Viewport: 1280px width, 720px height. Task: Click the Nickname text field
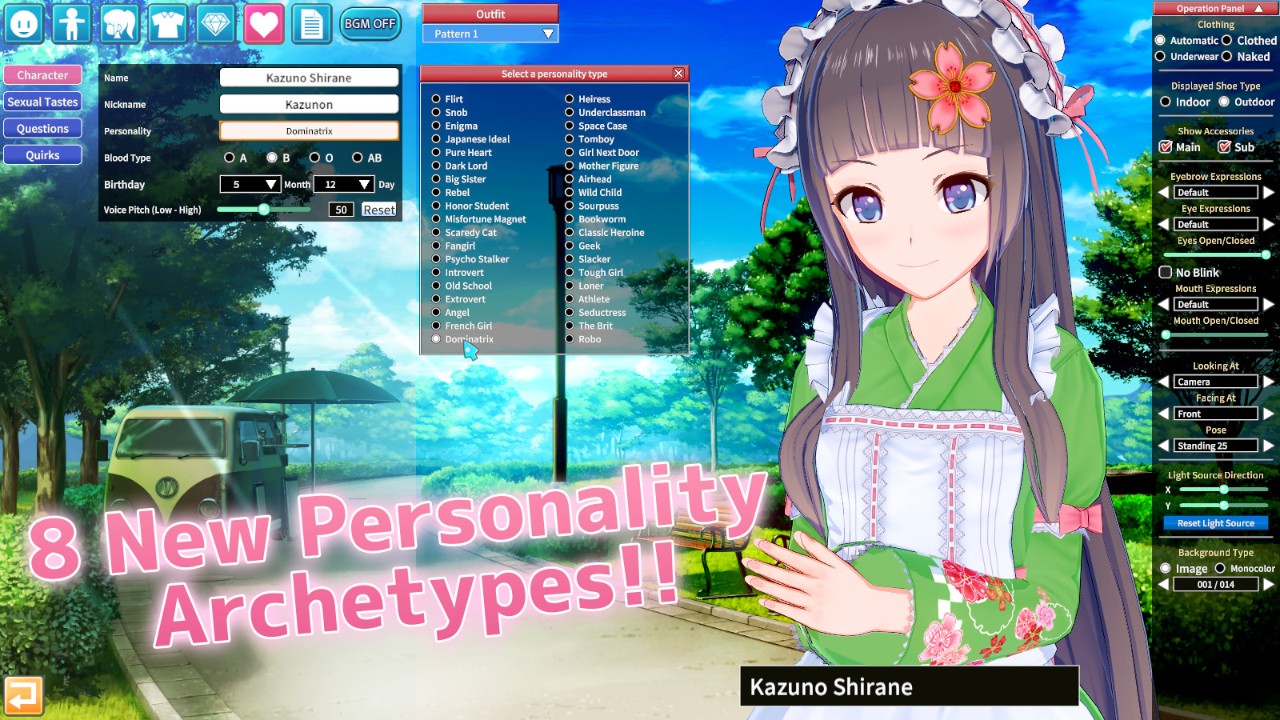(x=309, y=104)
